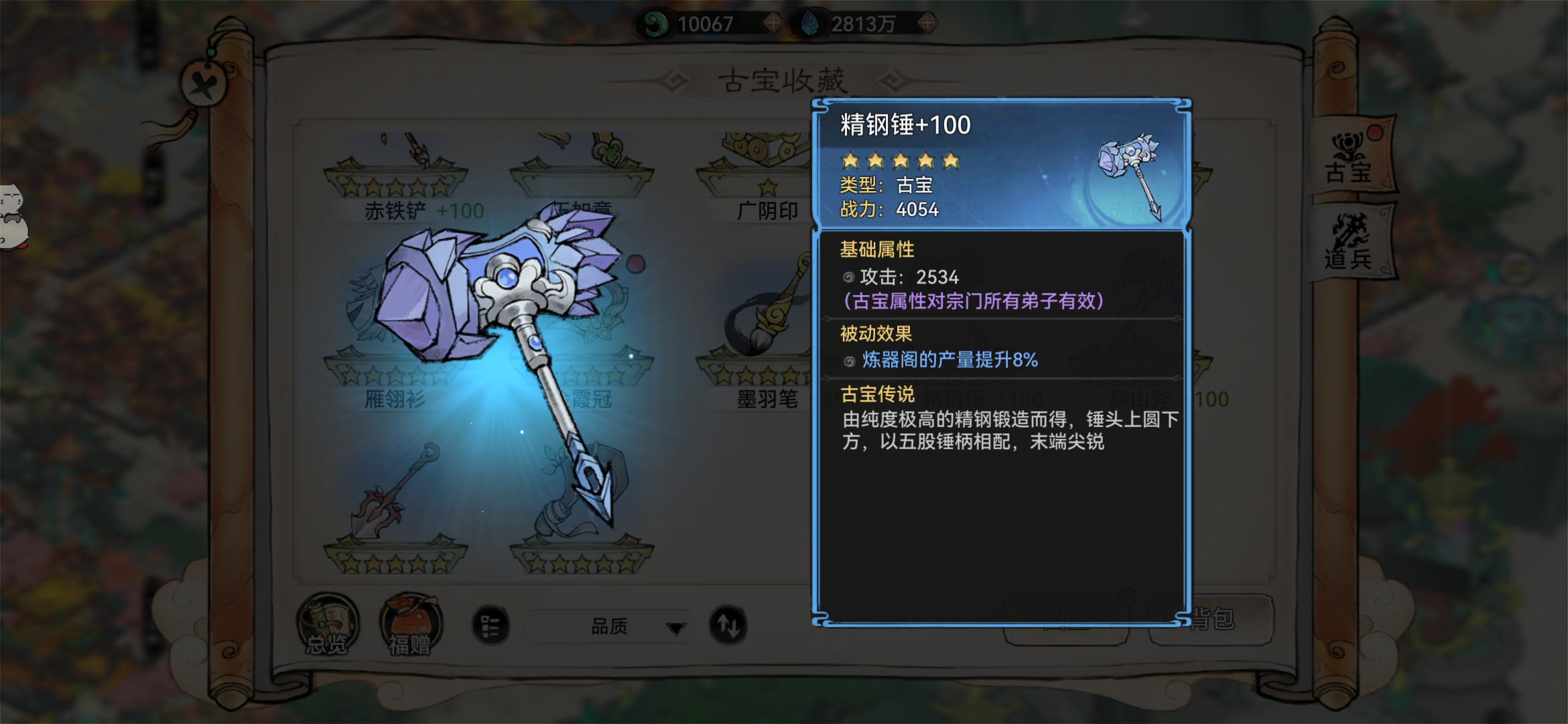This screenshot has width=1568, height=724.
Task: Close the treasure collection scroll
Action: [203, 84]
